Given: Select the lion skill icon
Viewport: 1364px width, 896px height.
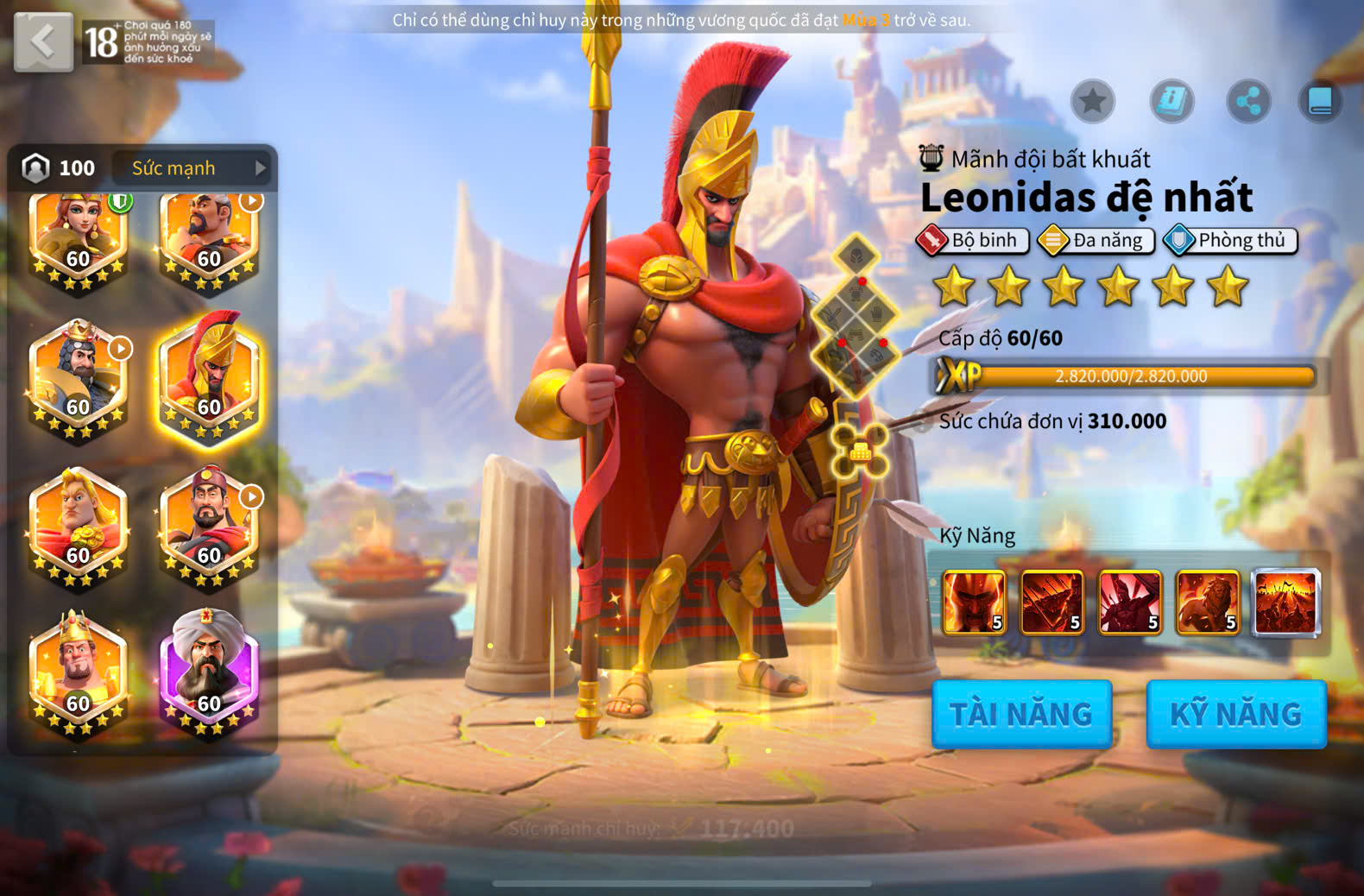Looking at the screenshot, I should [x=1208, y=602].
